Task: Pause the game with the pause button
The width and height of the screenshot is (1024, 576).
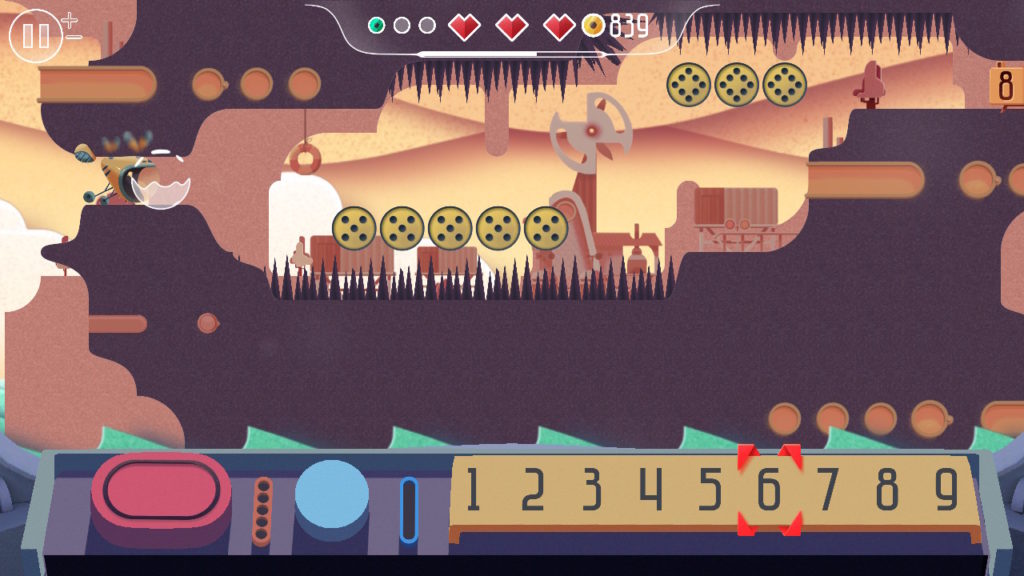Action: click(x=36, y=36)
